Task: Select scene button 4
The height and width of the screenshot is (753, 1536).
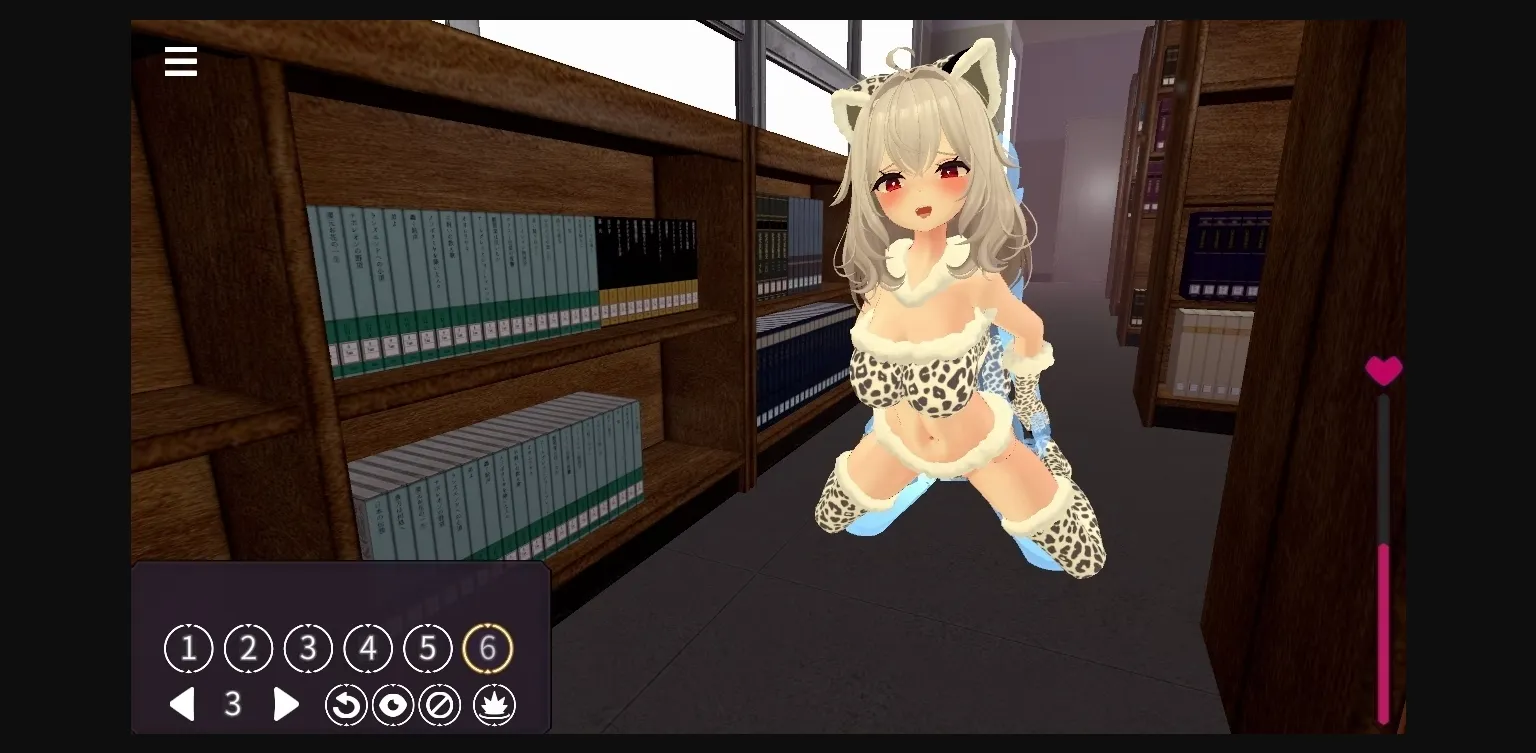Action: point(368,648)
